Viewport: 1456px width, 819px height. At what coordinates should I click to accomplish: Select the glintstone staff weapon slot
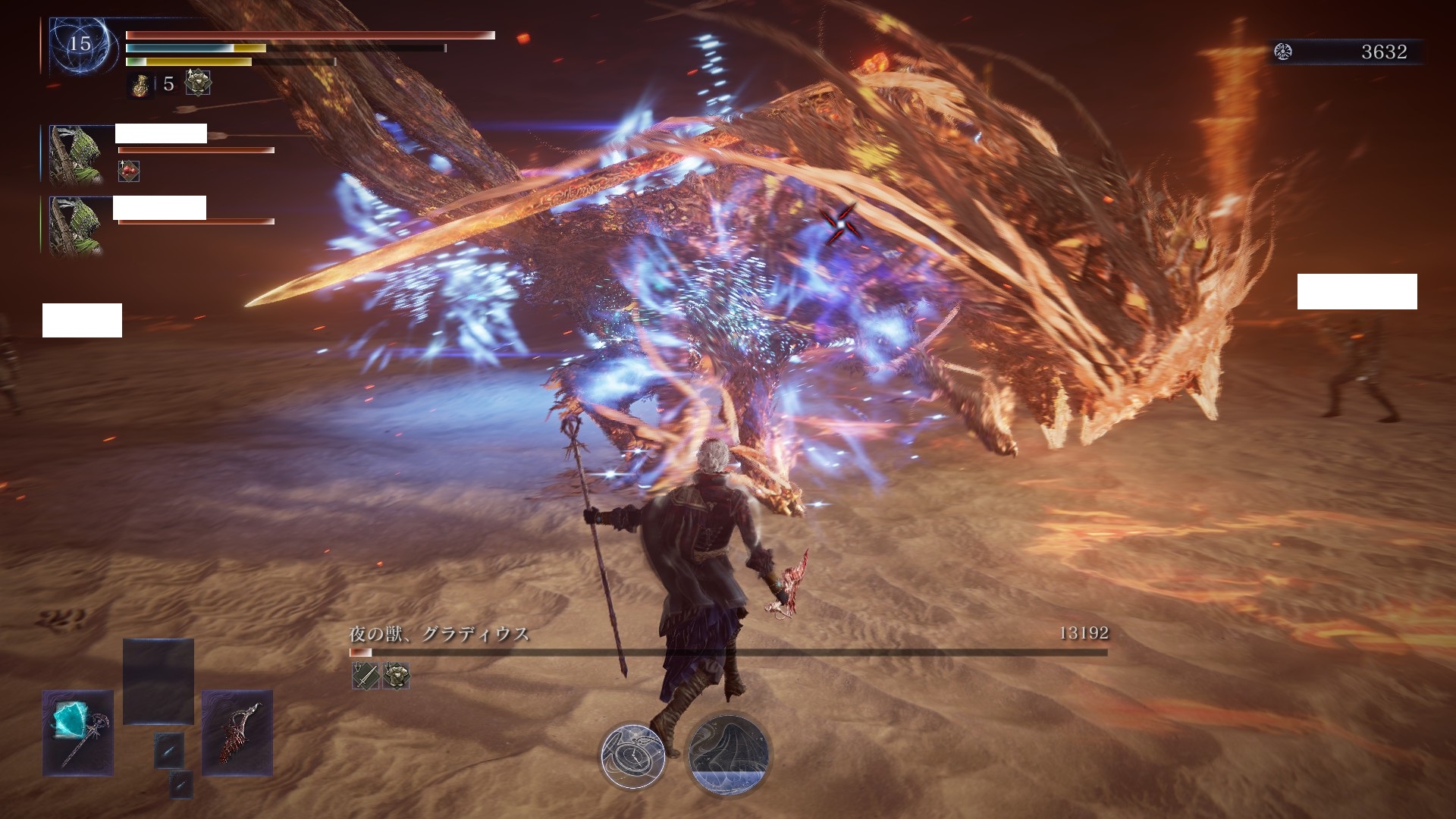pos(77,732)
